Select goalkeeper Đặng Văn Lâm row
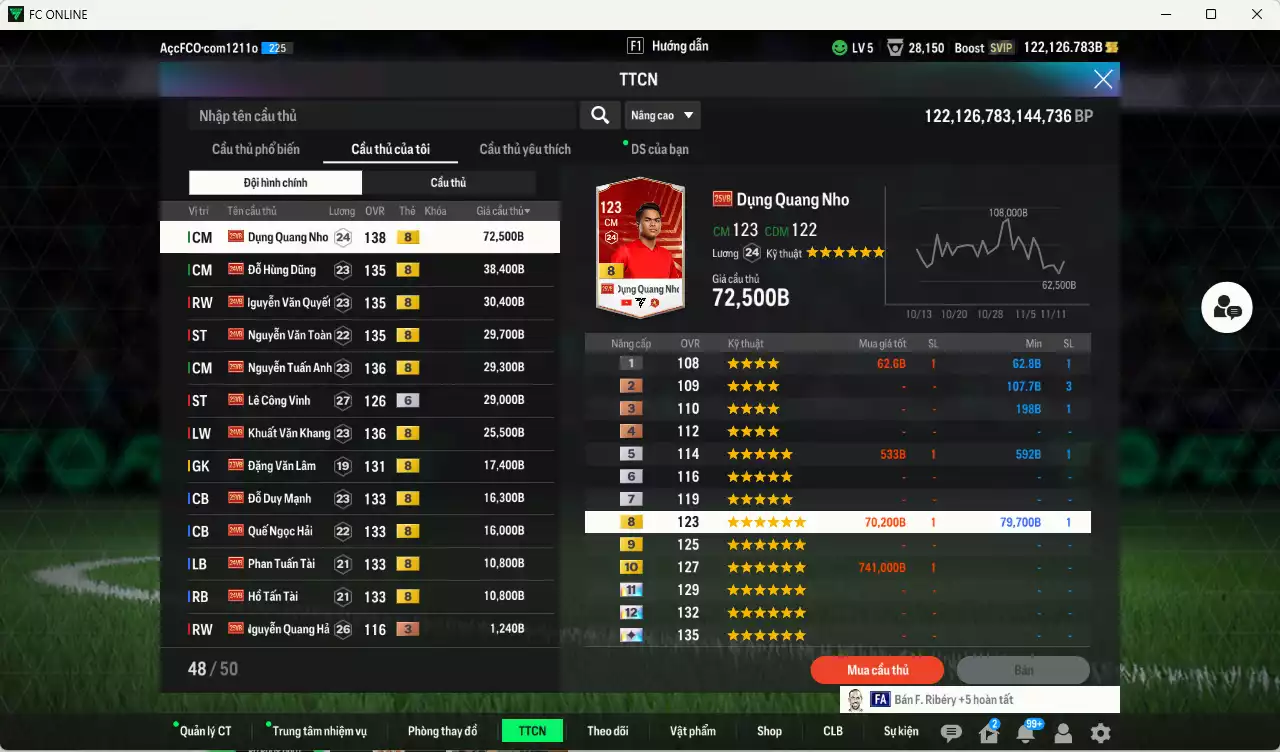 pos(358,466)
